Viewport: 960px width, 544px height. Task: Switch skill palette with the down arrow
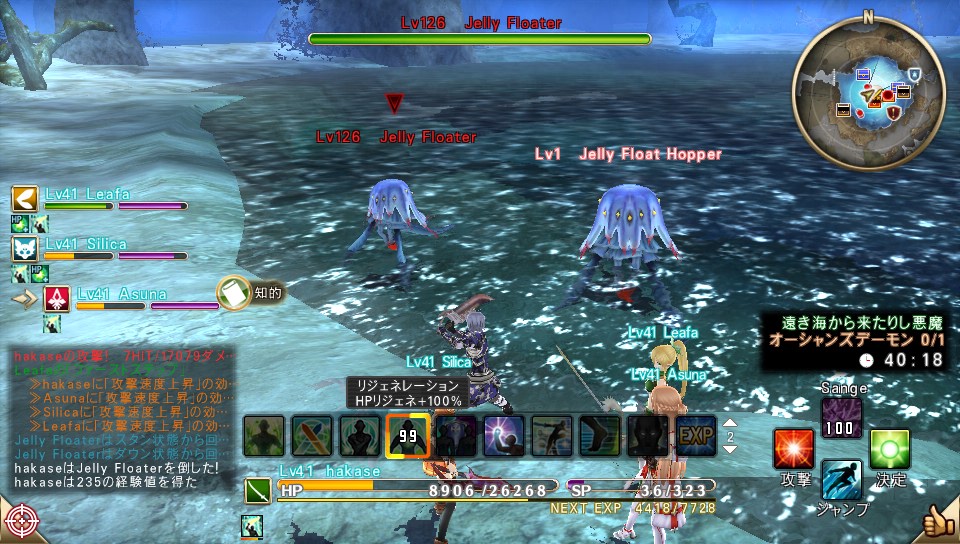tap(729, 450)
